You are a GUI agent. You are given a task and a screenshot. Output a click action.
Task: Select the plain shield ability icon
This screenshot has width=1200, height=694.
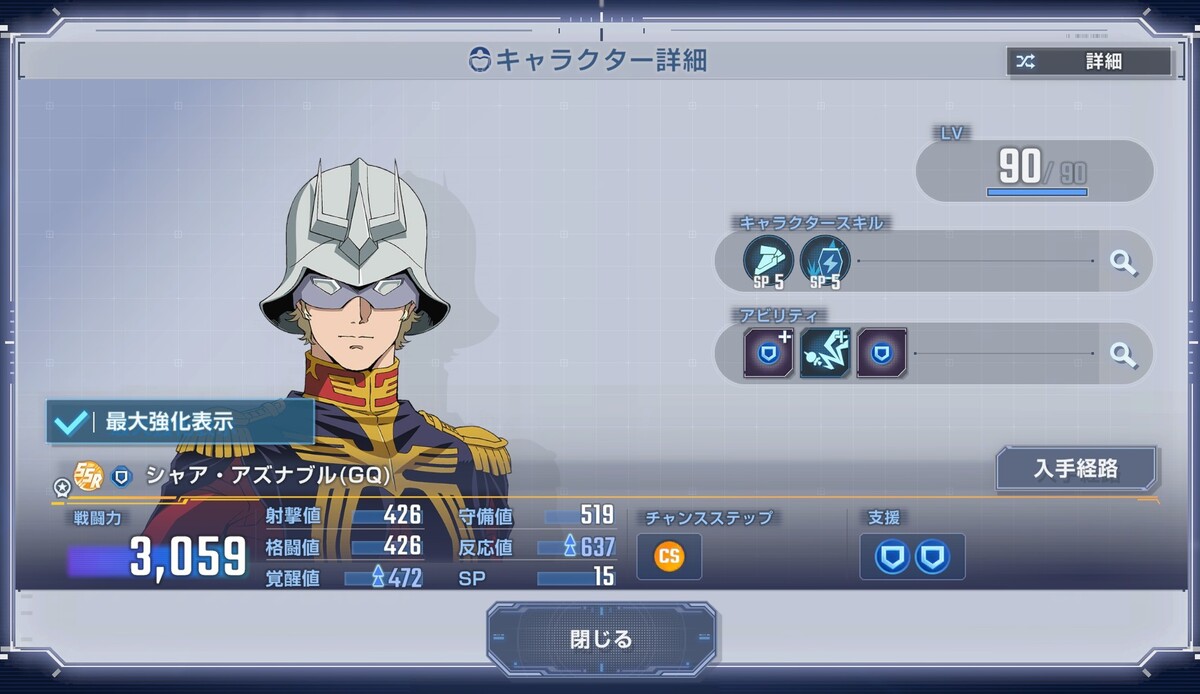881,353
